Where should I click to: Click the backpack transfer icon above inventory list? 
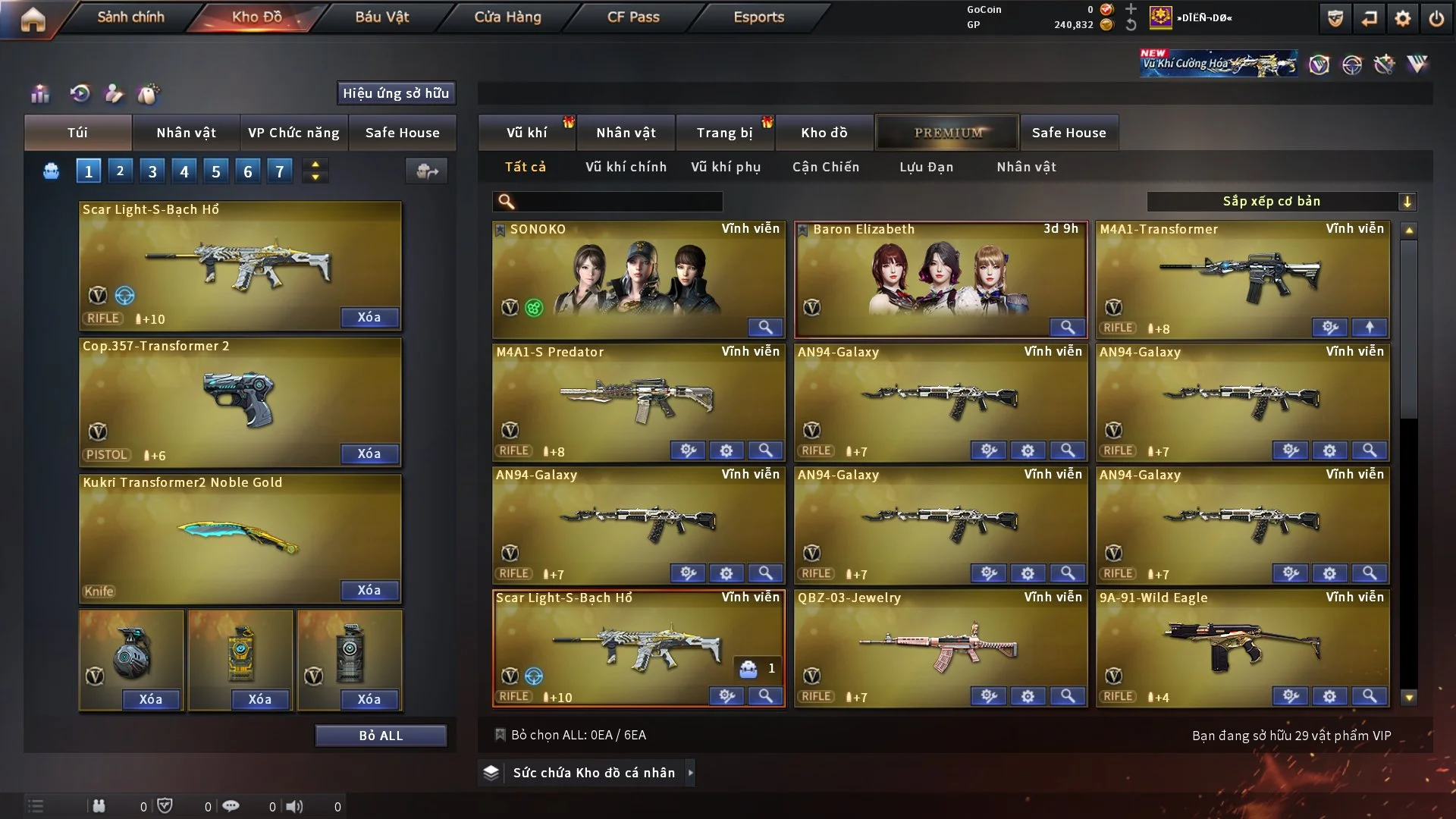426,171
